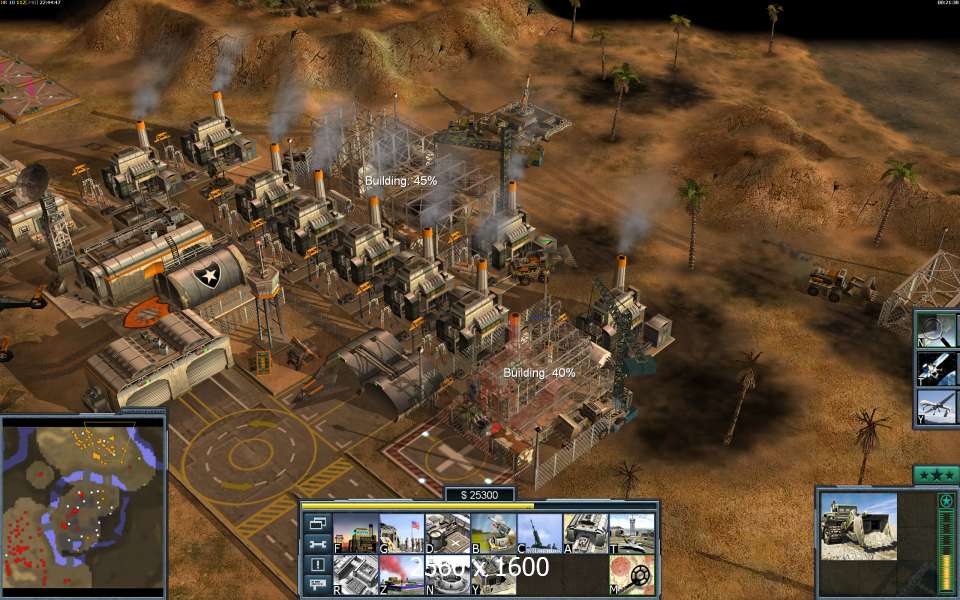The height and width of the screenshot is (600, 960).
Task: Select the Barracks build icon with flag
Action: pos(401,533)
